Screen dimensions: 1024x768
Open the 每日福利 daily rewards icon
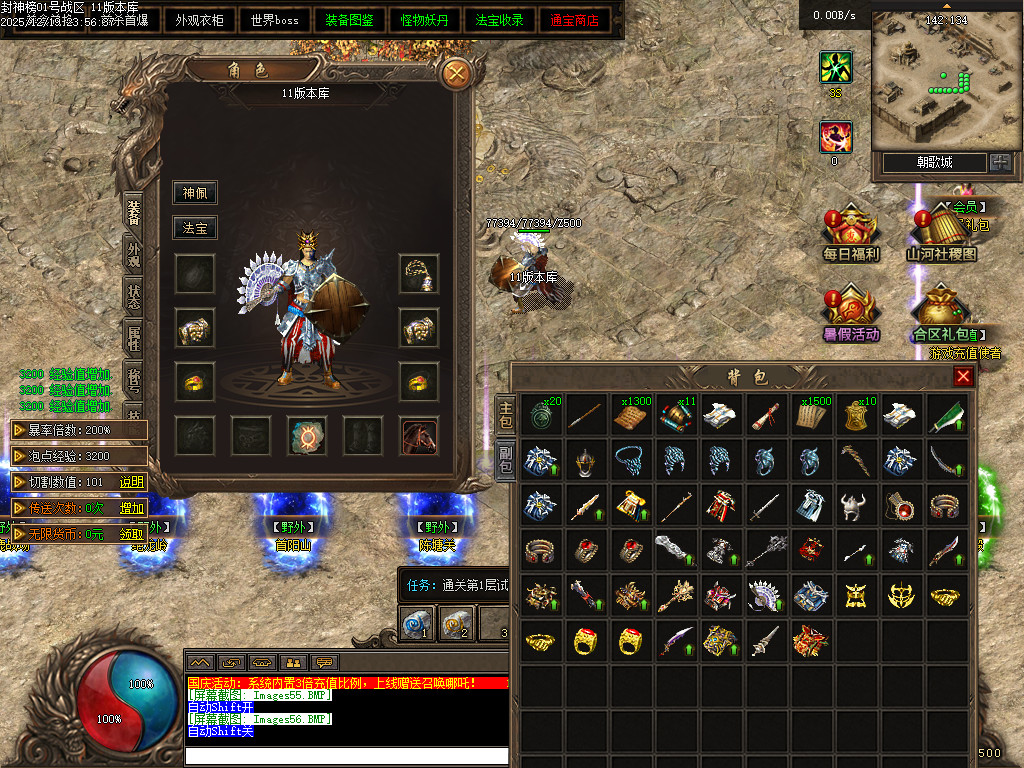850,235
